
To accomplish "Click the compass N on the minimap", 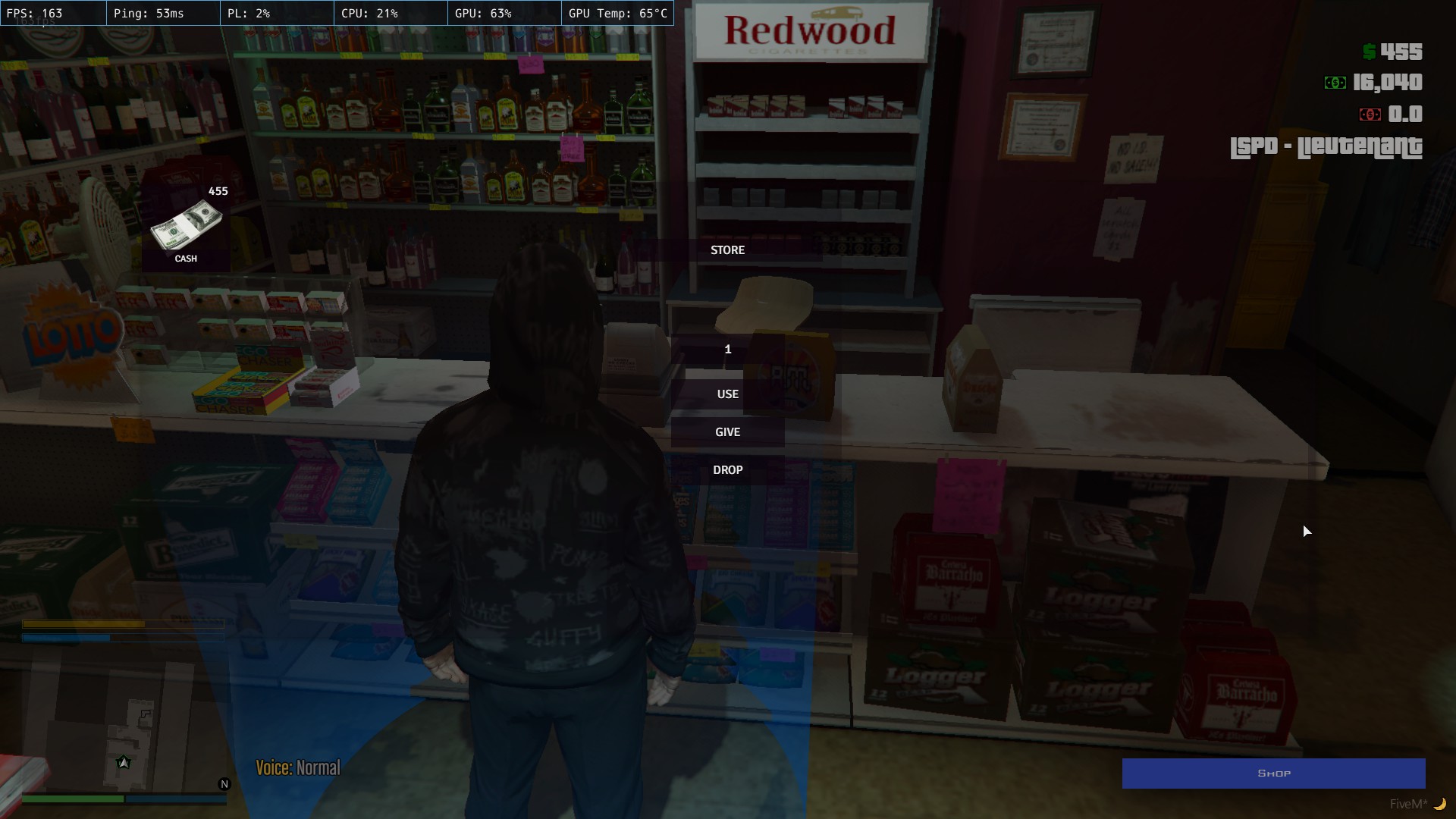I will pyautogui.click(x=224, y=783).
